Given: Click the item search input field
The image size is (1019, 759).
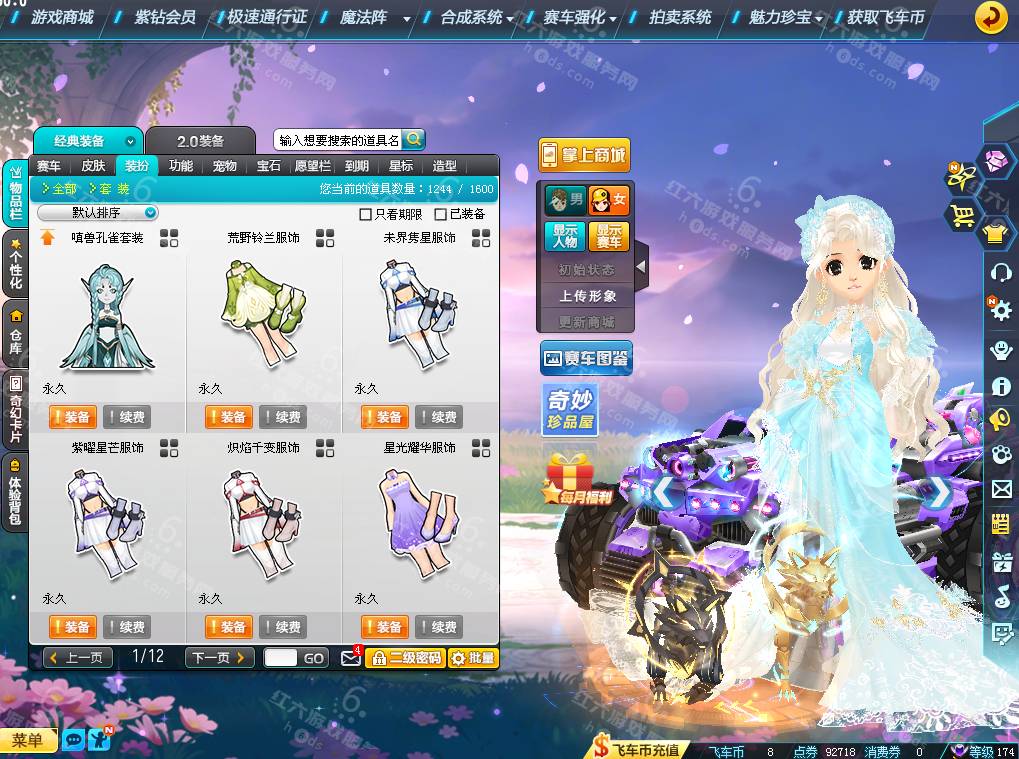Looking at the screenshot, I should pos(338,141).
